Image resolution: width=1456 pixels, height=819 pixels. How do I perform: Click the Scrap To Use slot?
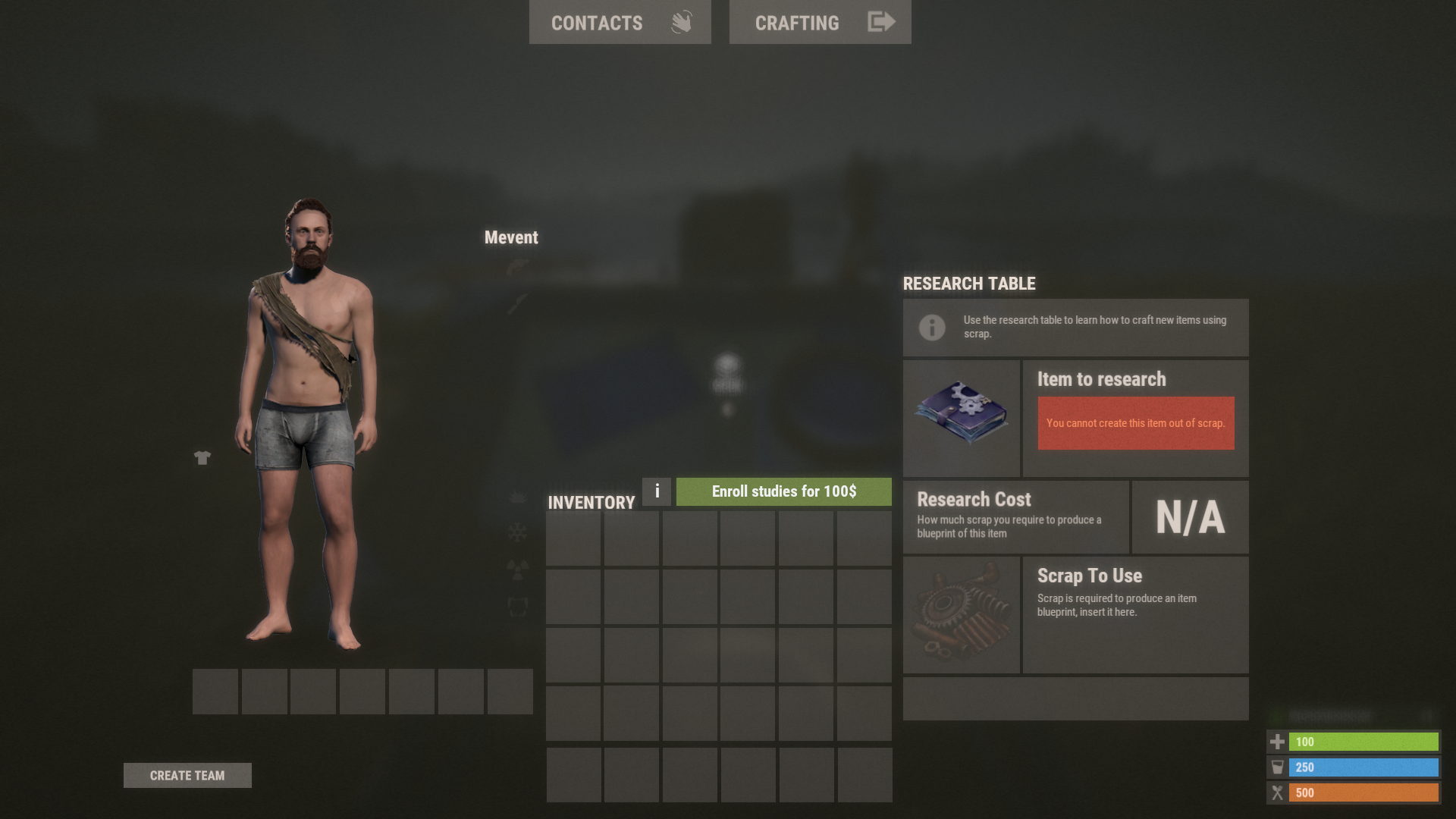pos(961,615)
